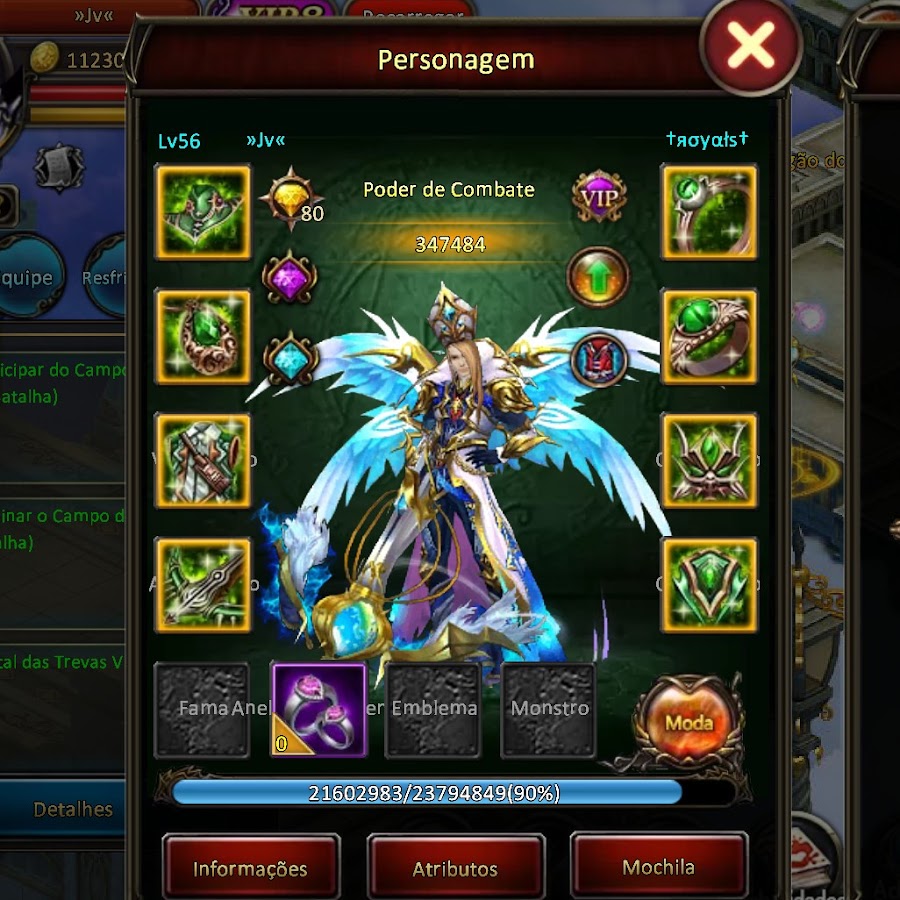The width and height of the screenshot is (900, 900).
Task: Inspect the green shield emblem slot
Action: coord(709,585)
